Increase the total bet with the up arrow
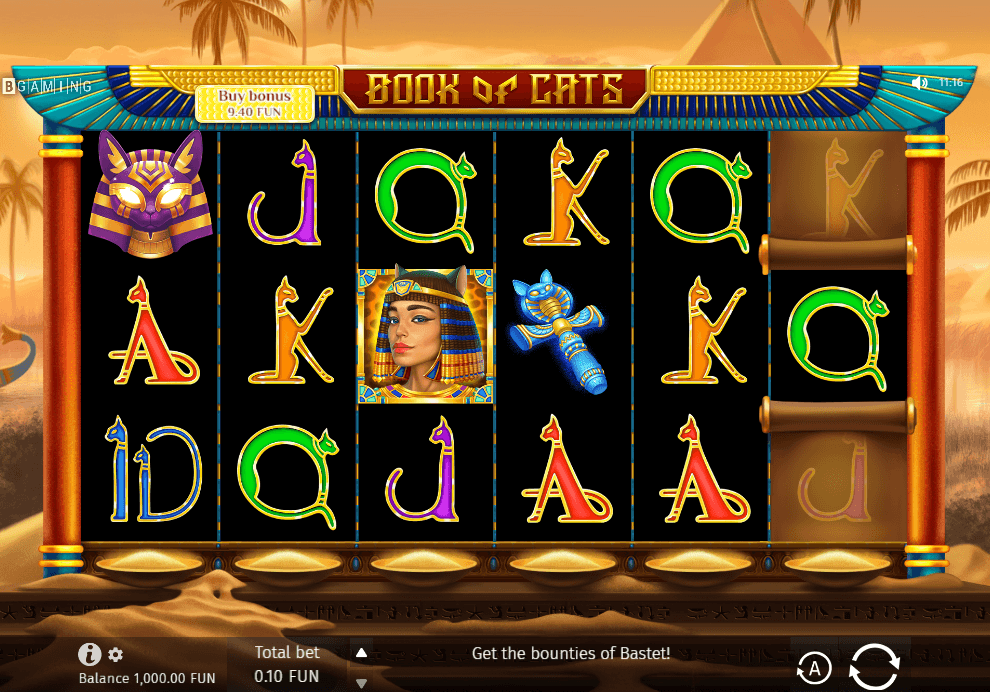 (362, 653)
